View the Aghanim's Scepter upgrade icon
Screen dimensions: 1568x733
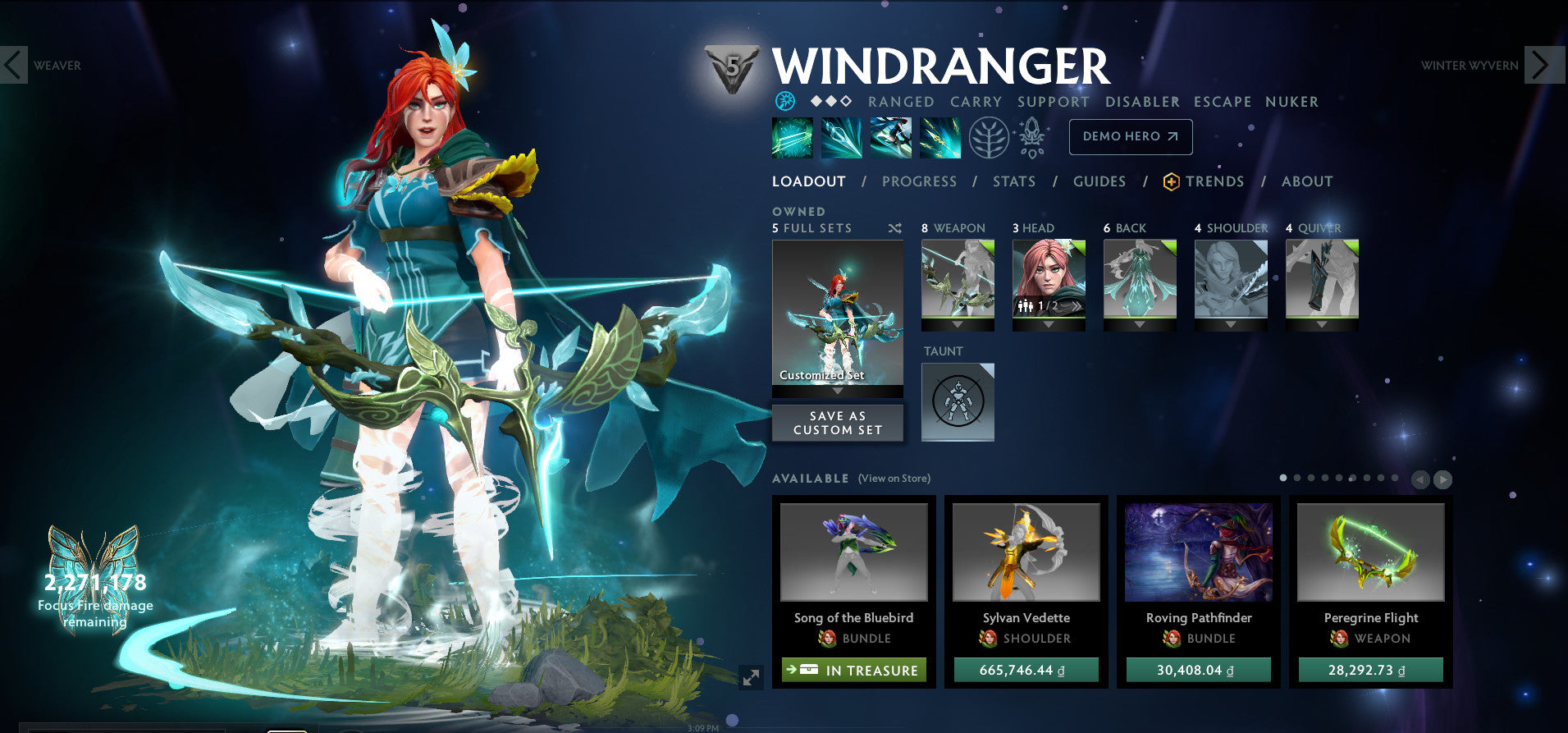pyautogui.click(x=1032, y=137)
